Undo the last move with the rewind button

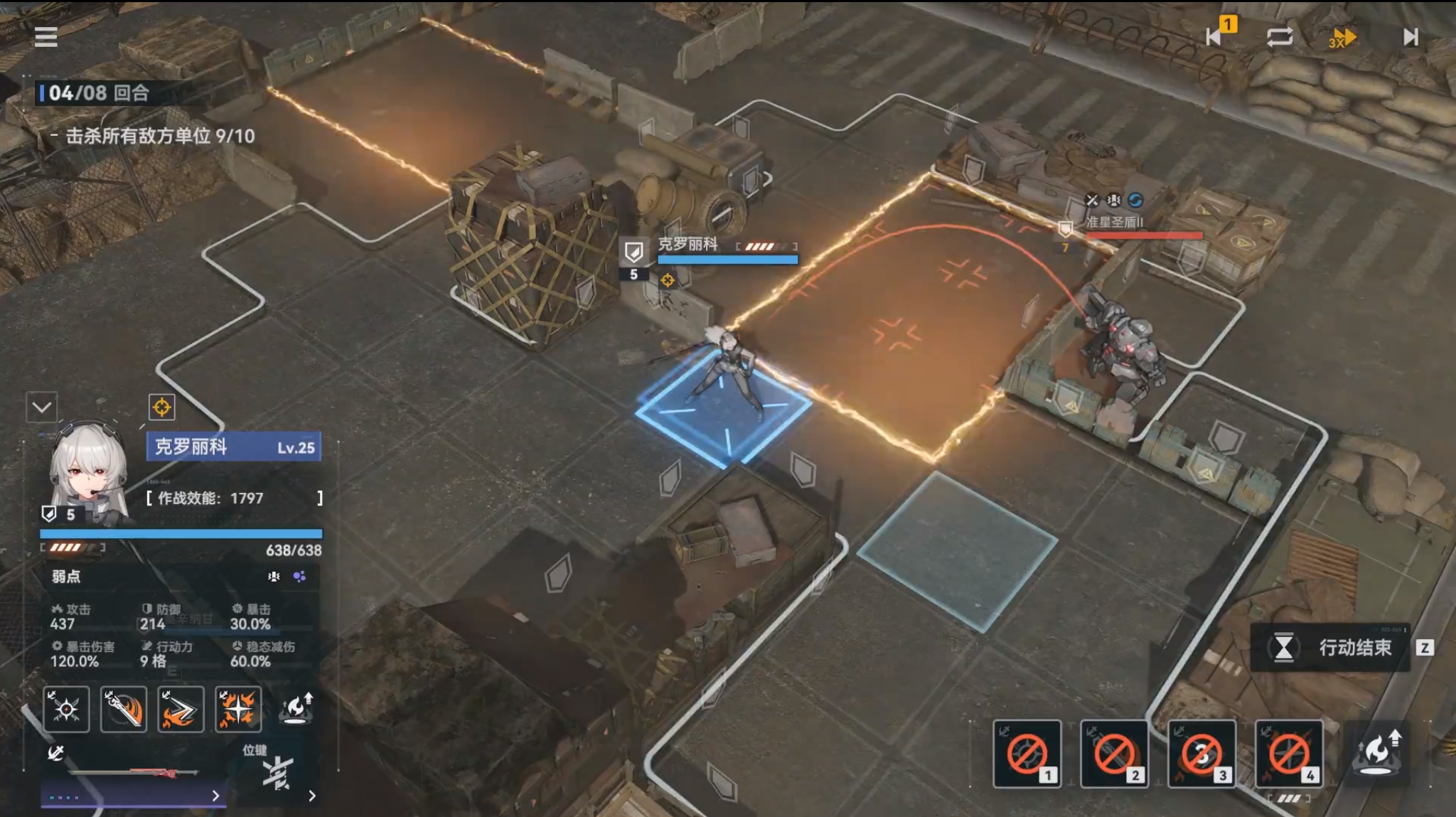(x=1214, y=36)
